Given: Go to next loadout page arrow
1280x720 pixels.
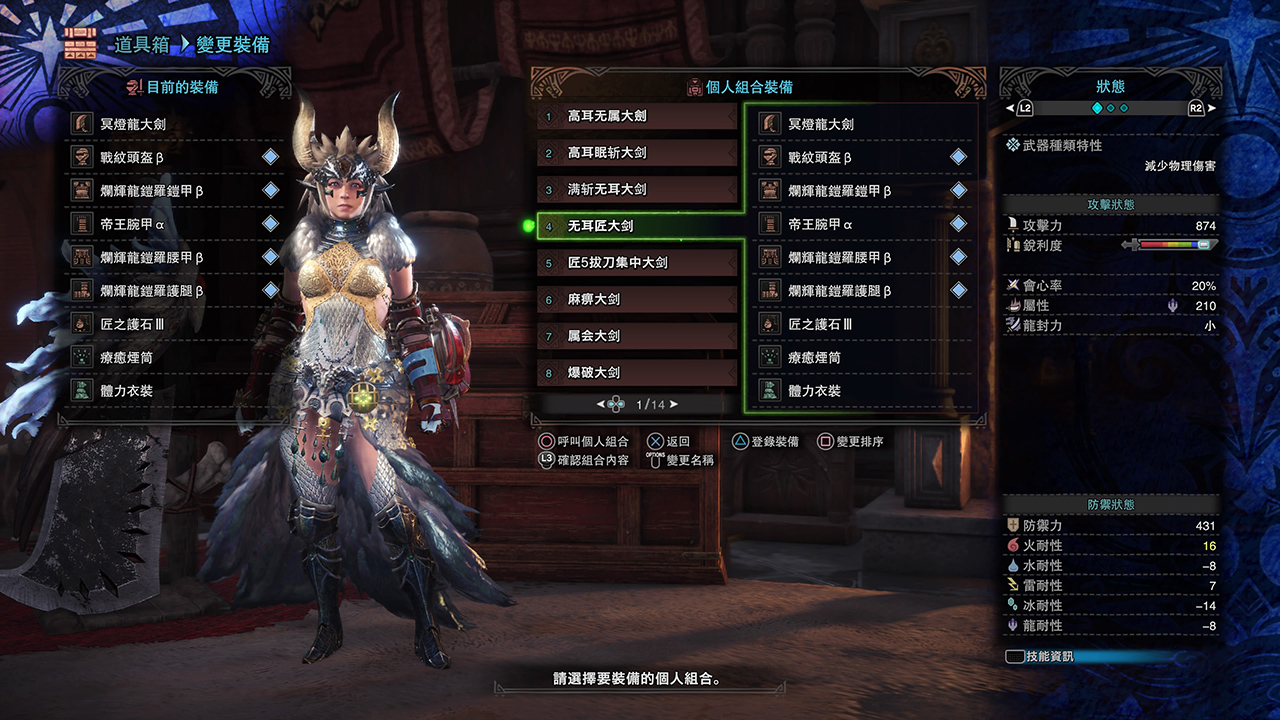Looking at the screenshot, I should (674, 404).
